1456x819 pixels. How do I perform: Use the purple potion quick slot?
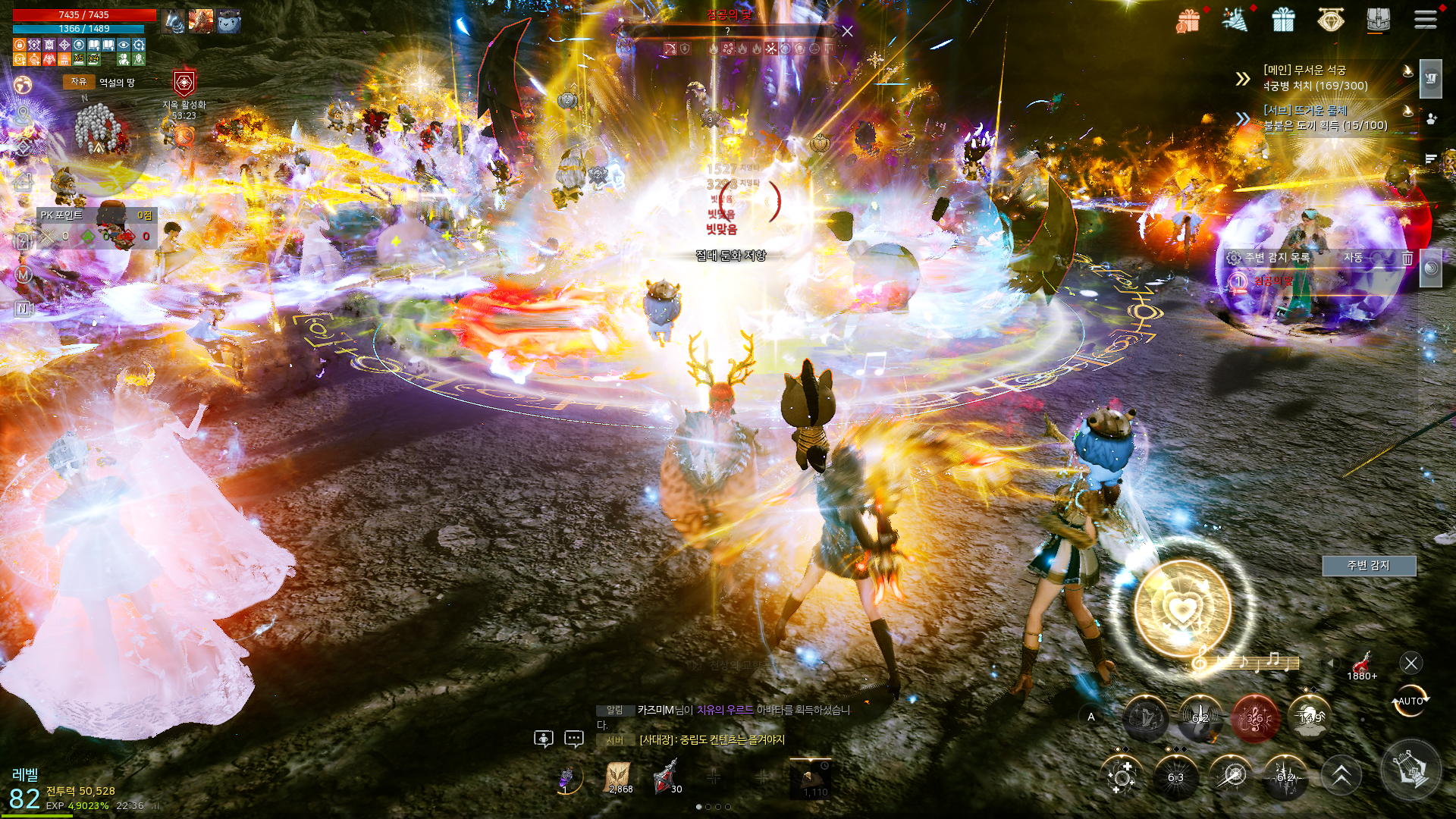click(566, 777)
